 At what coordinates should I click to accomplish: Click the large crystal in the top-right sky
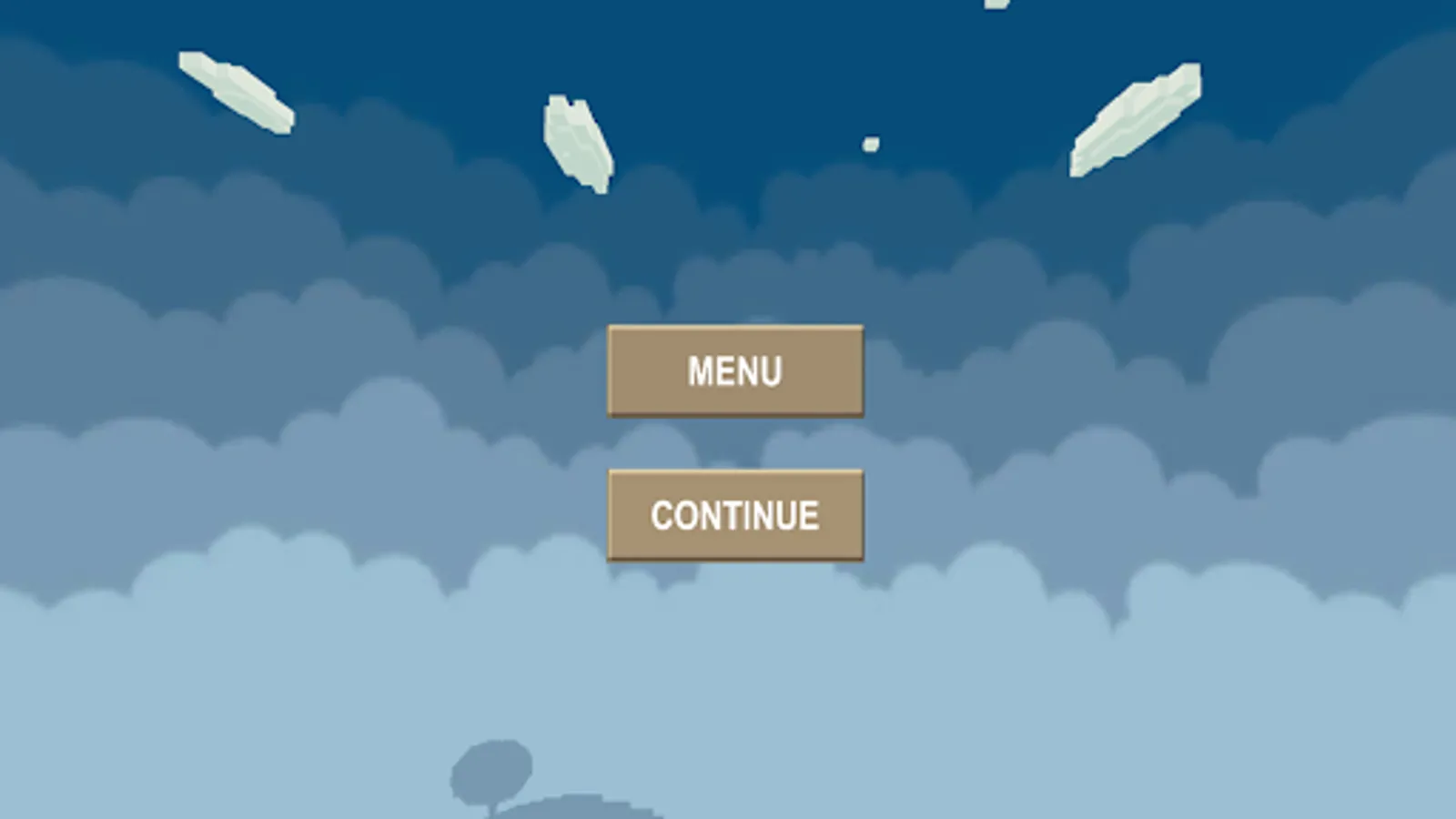[1137, 118]
